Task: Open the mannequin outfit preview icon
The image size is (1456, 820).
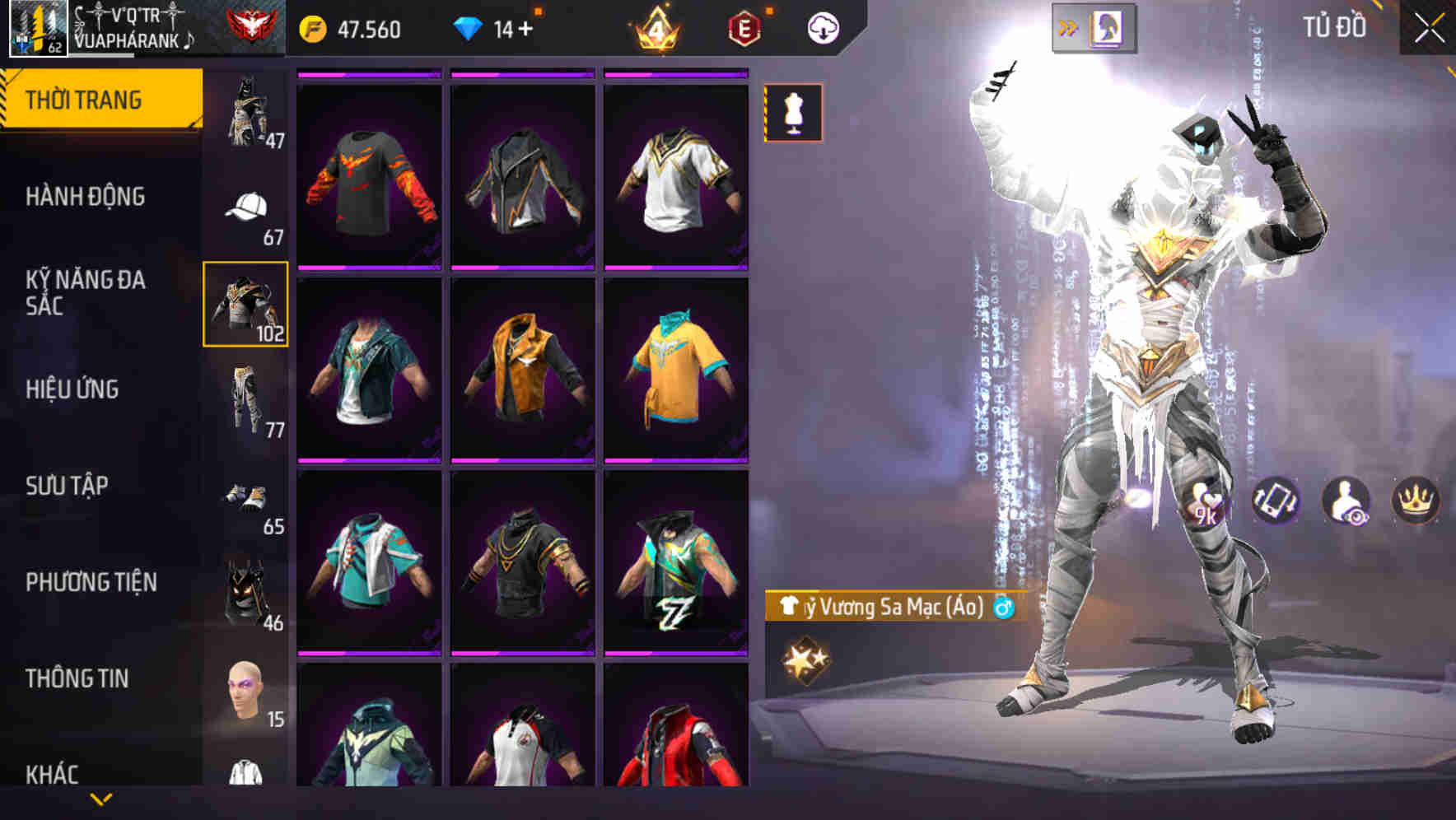Action: coord(793,114)
